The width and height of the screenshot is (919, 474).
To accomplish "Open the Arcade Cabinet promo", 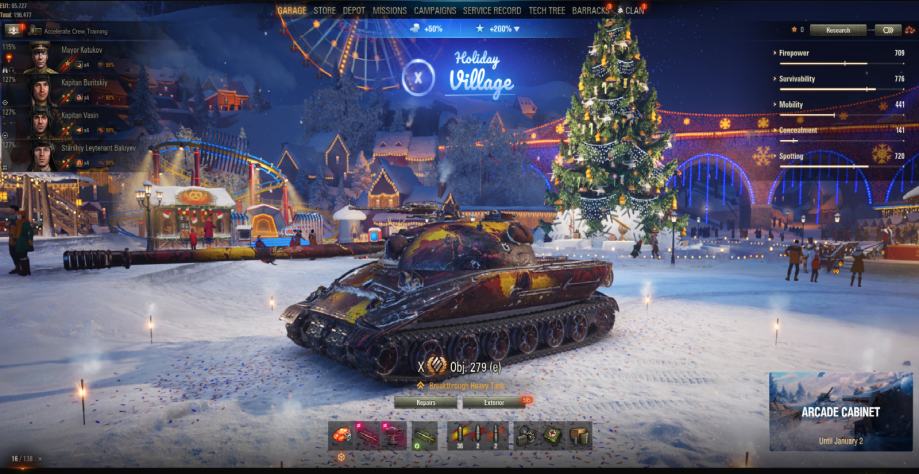I will pyautogui.click(x=840, y=411).
